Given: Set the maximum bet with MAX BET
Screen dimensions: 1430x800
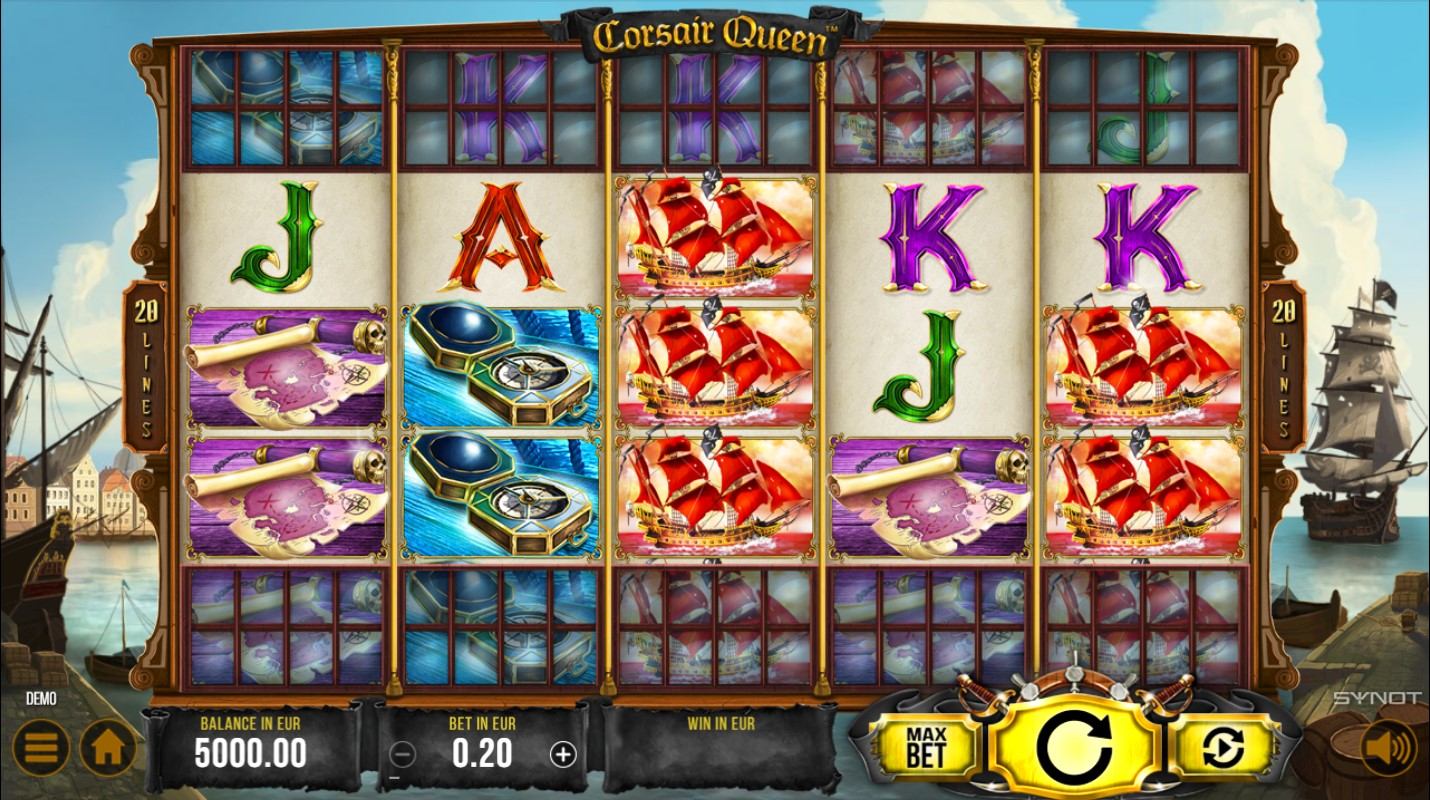Looking at the screenshot, I should pos(926,747).
